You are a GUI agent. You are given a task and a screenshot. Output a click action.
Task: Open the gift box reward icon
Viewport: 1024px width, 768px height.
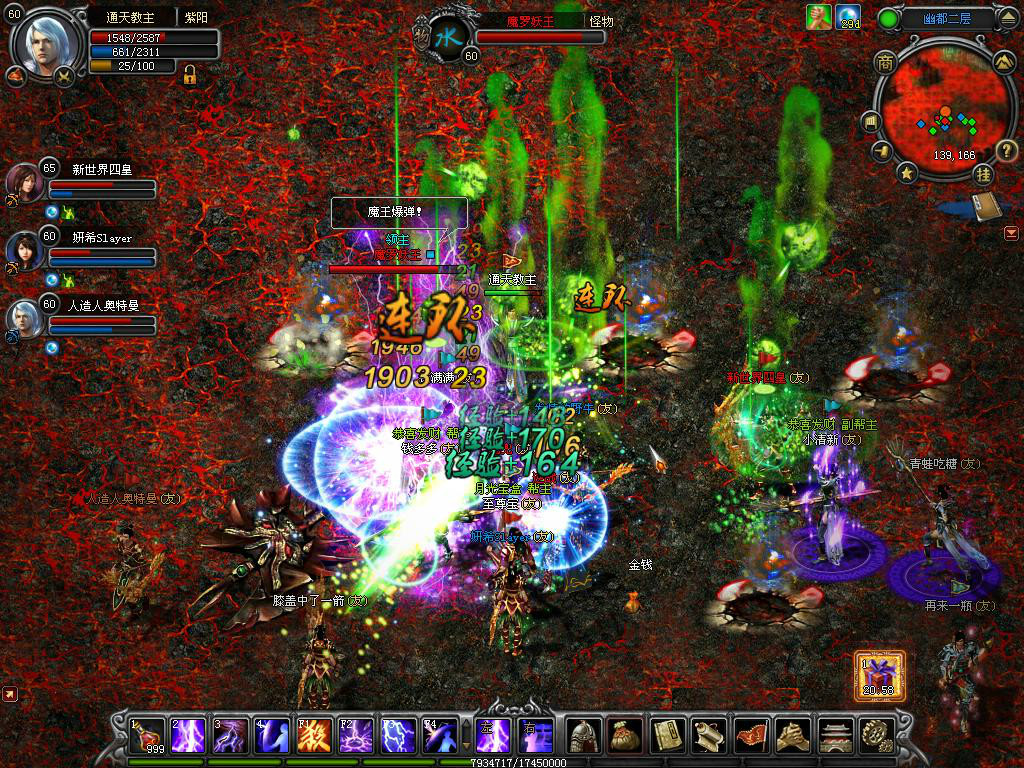click(880, 675)
